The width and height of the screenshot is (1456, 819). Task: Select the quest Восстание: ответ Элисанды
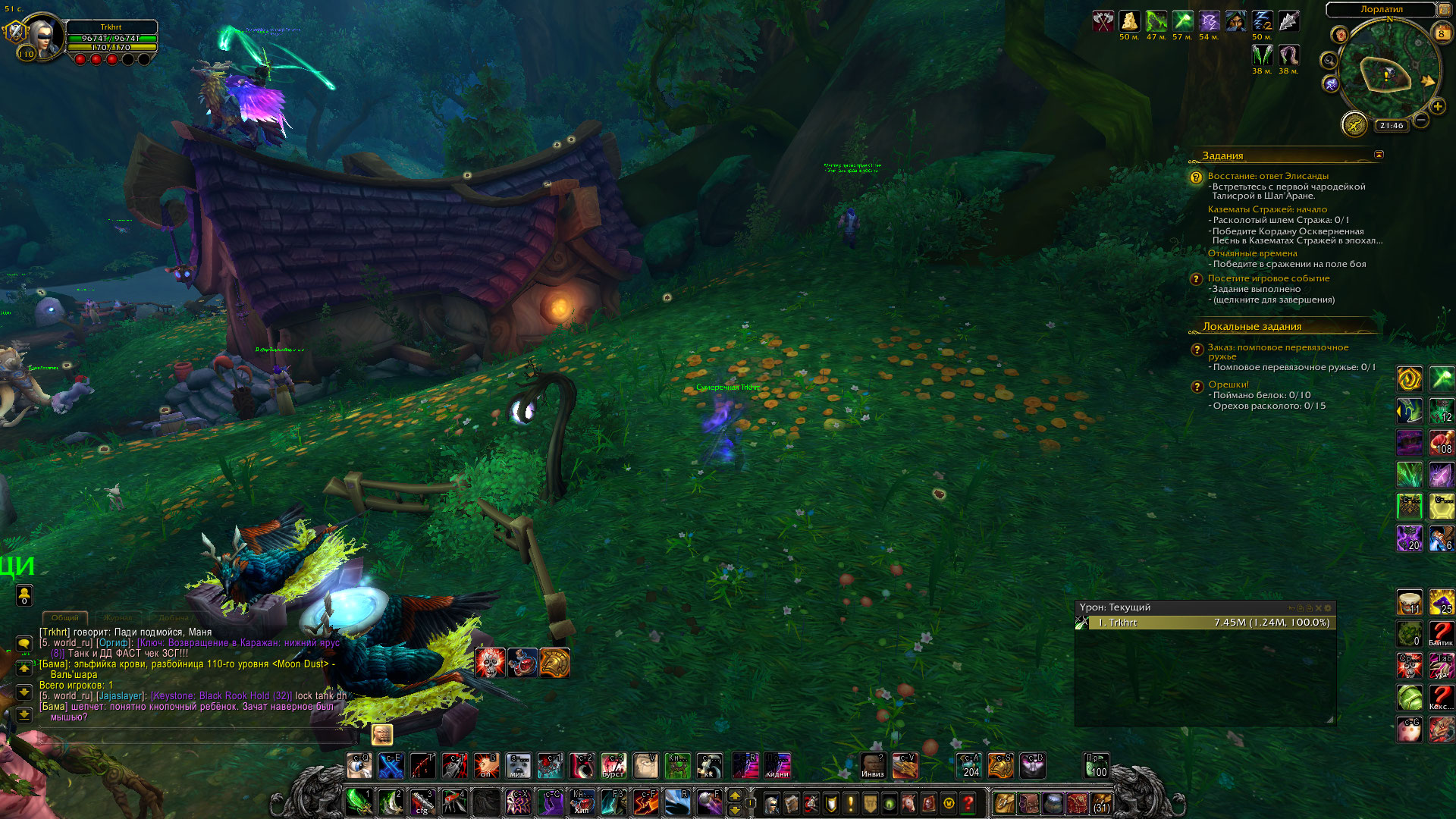pos(1268,176)
